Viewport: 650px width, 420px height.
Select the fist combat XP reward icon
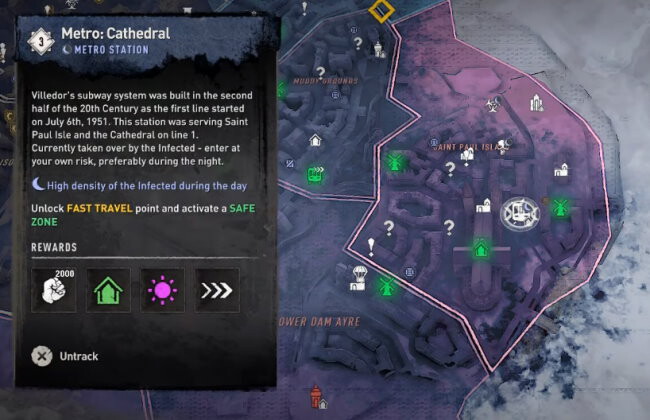[x=54, y=290]
